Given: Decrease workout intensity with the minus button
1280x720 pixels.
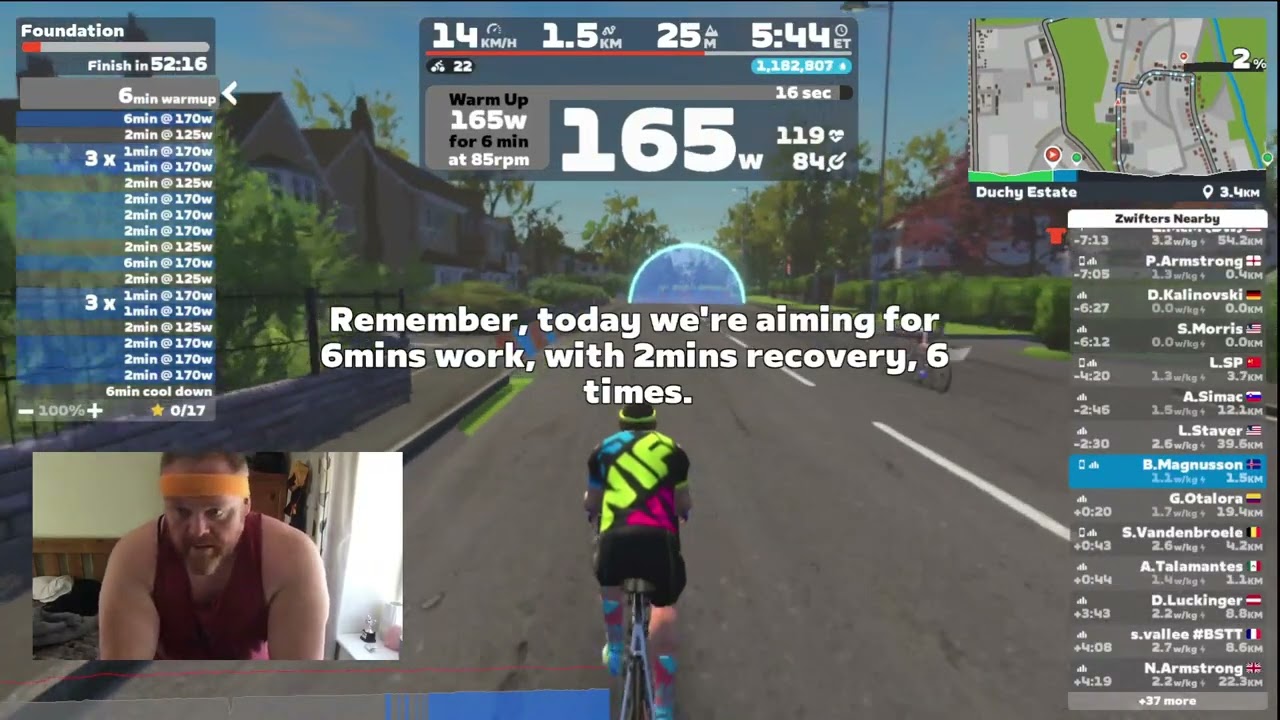Looking at the screenshot, I should point(26,410).
